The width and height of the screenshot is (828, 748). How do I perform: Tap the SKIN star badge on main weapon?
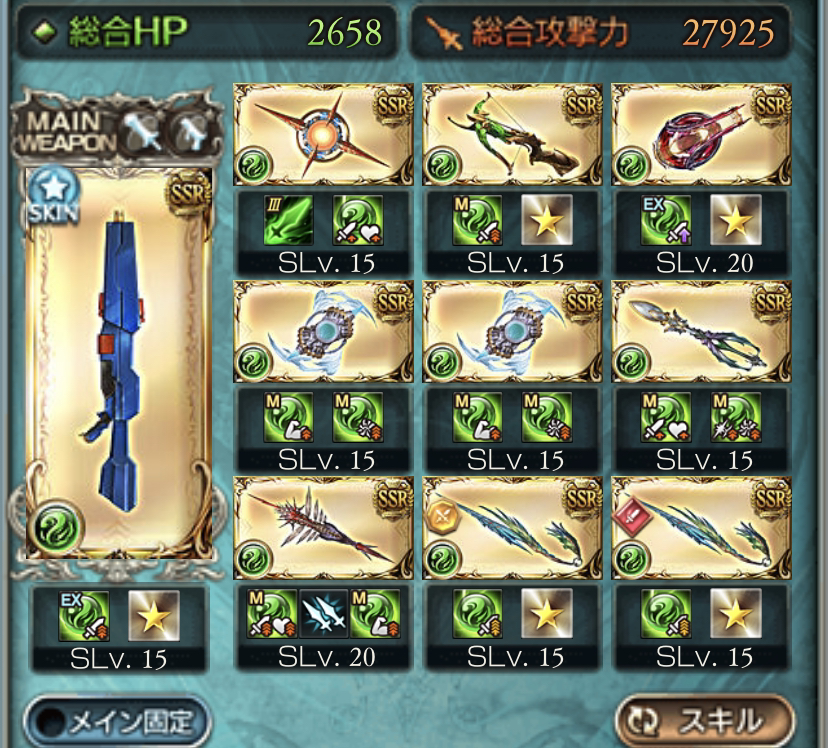click(x=46, y=188)
